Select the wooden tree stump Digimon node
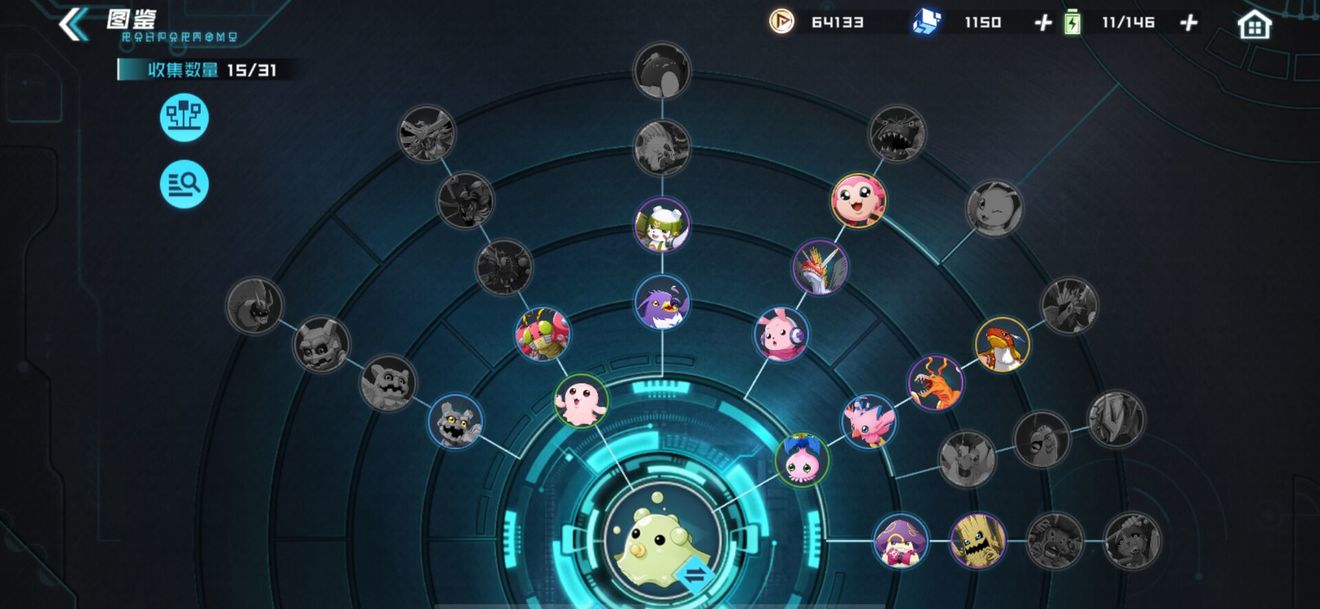This screenshot has width=1320, height=609. coord(977,541)
